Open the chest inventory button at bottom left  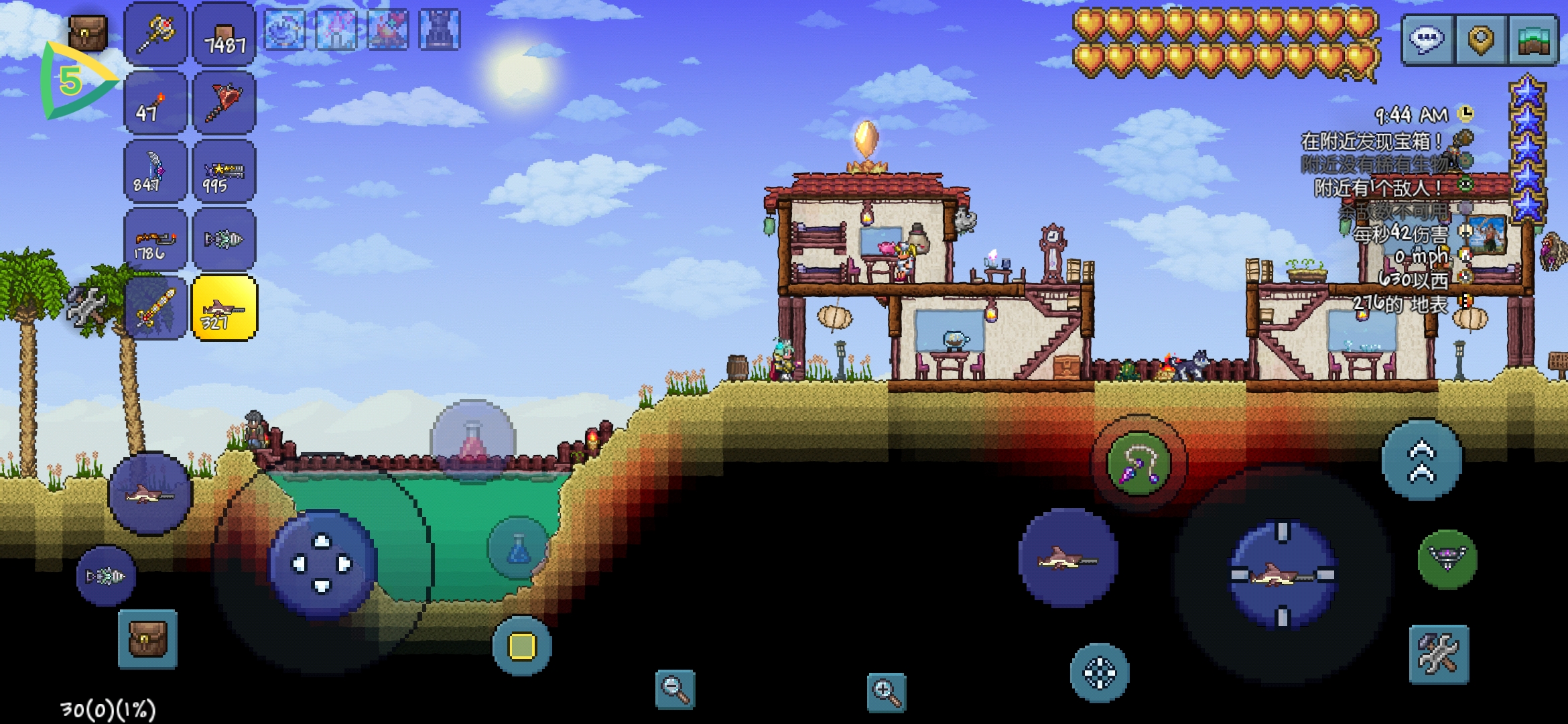[147, 639]
